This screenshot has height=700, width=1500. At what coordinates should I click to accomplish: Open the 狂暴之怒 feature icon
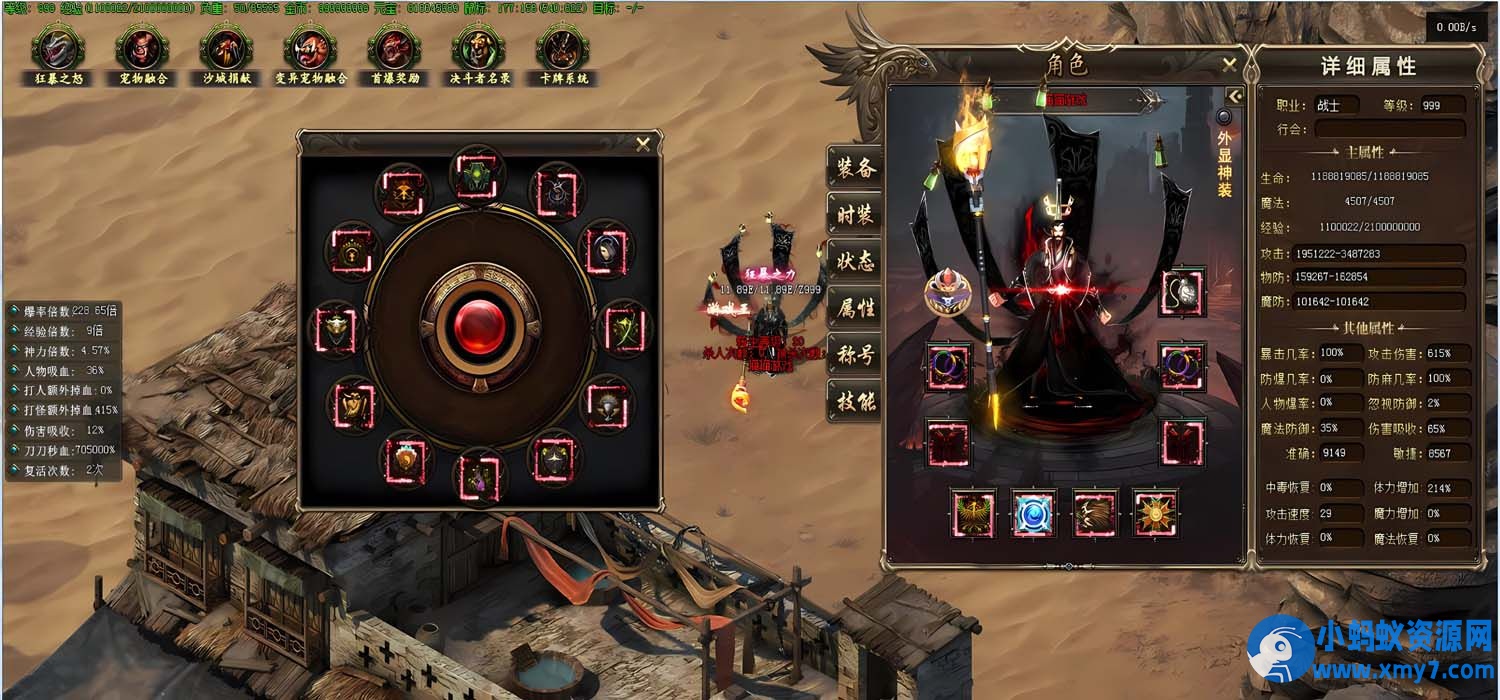point(56,48)
